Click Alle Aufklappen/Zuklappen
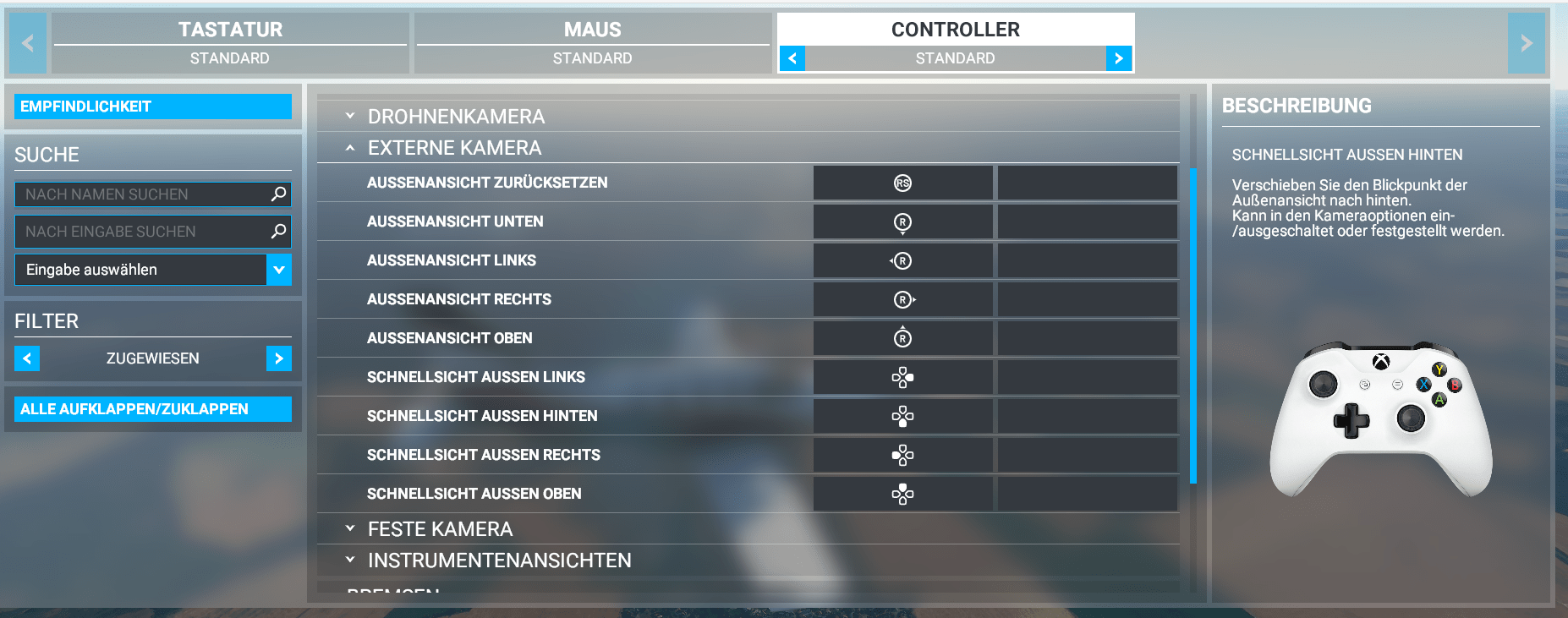The height and width of the screenshot is (618, 1568). tap(152, 409)
